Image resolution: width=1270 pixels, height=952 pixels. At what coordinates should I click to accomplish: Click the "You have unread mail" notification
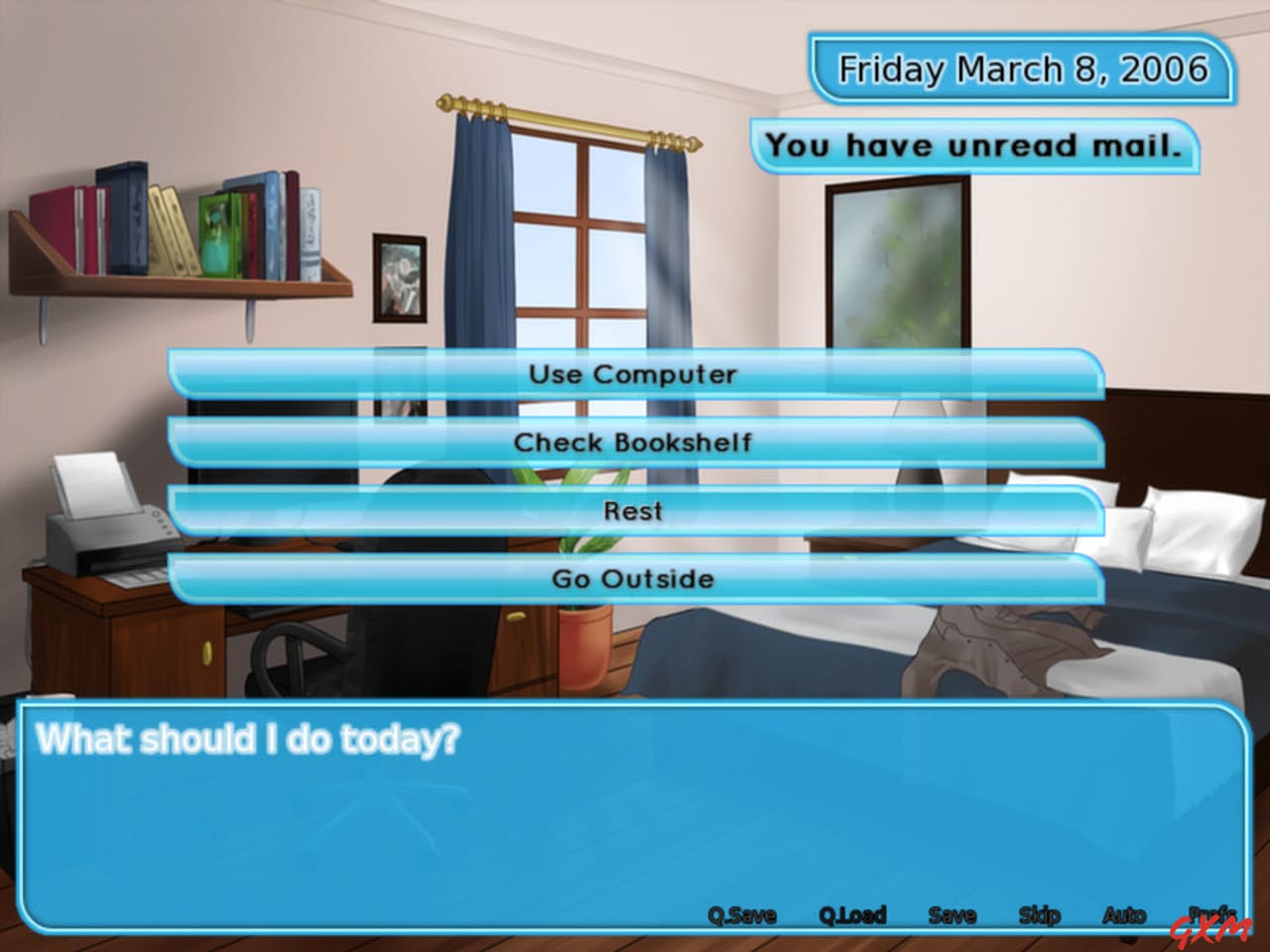click(x=977, y=145)
